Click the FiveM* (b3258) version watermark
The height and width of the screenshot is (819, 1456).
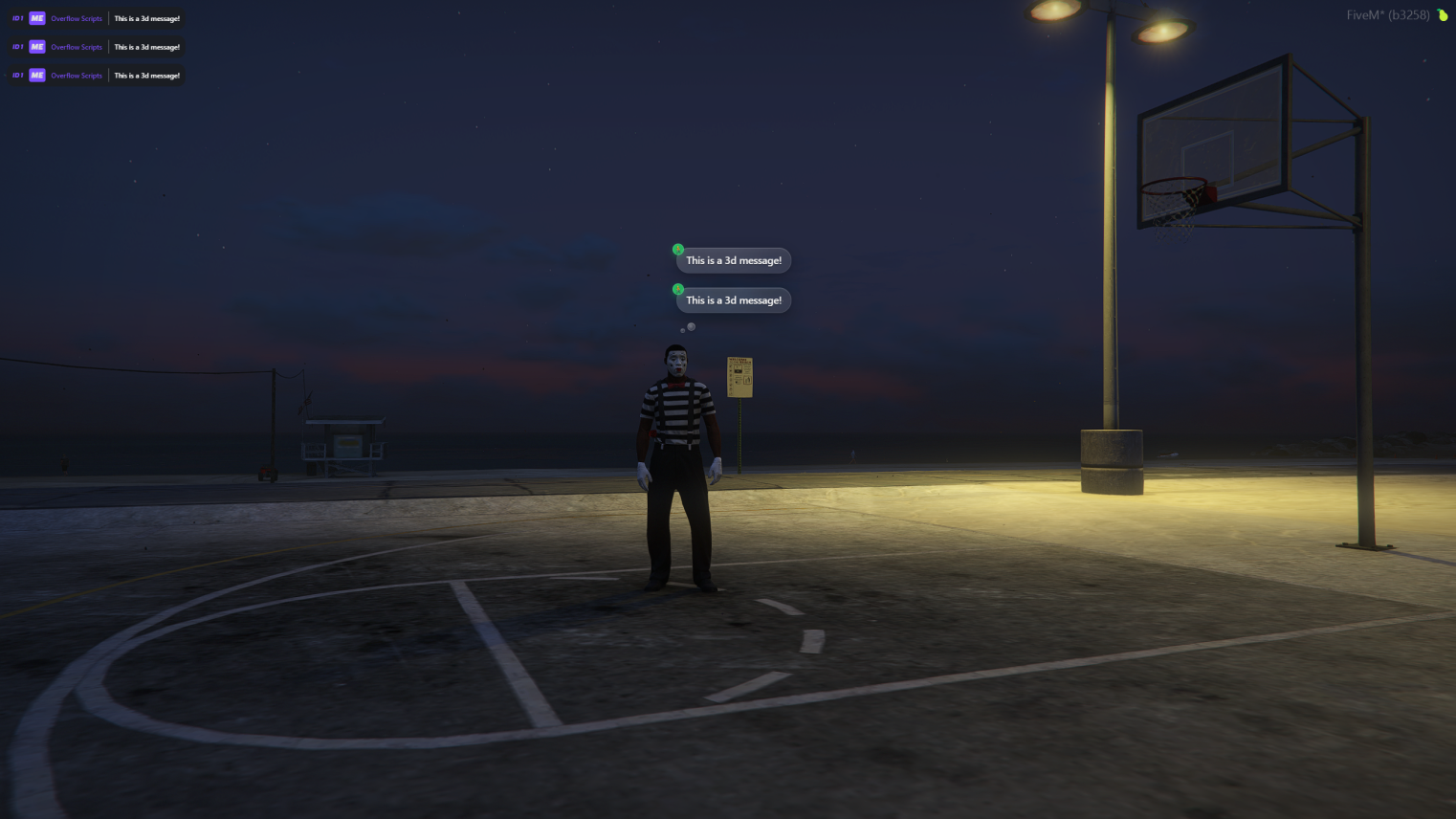pos(1387,15)
